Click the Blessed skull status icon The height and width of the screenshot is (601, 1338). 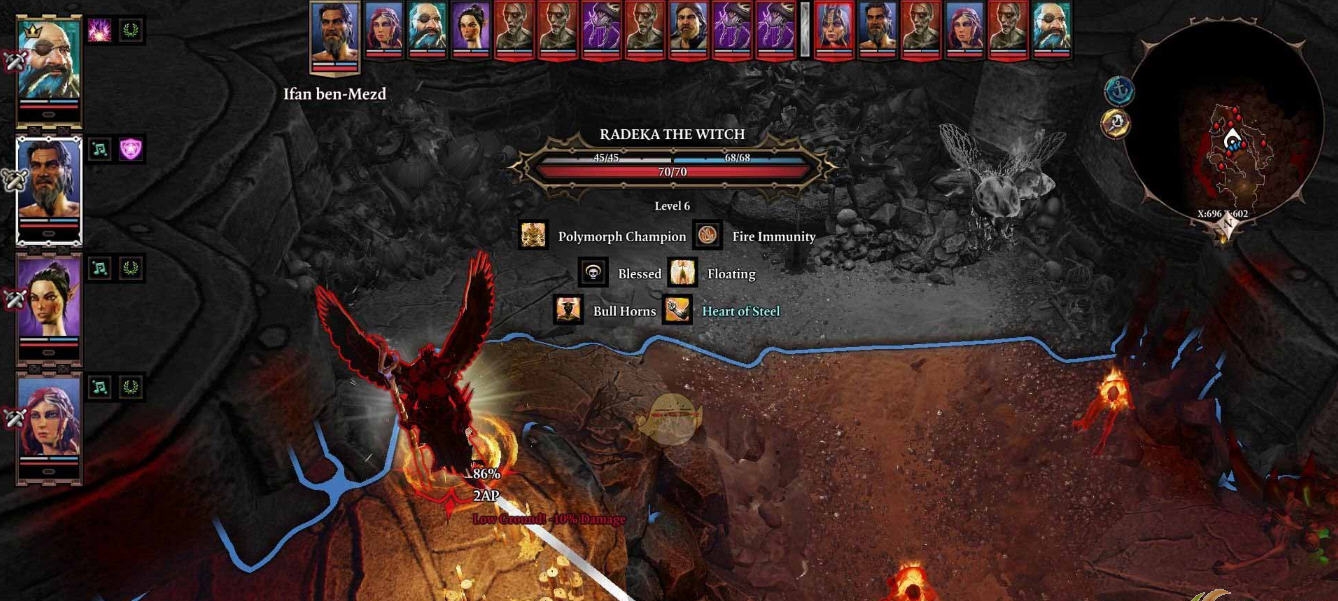pos(593,274)
